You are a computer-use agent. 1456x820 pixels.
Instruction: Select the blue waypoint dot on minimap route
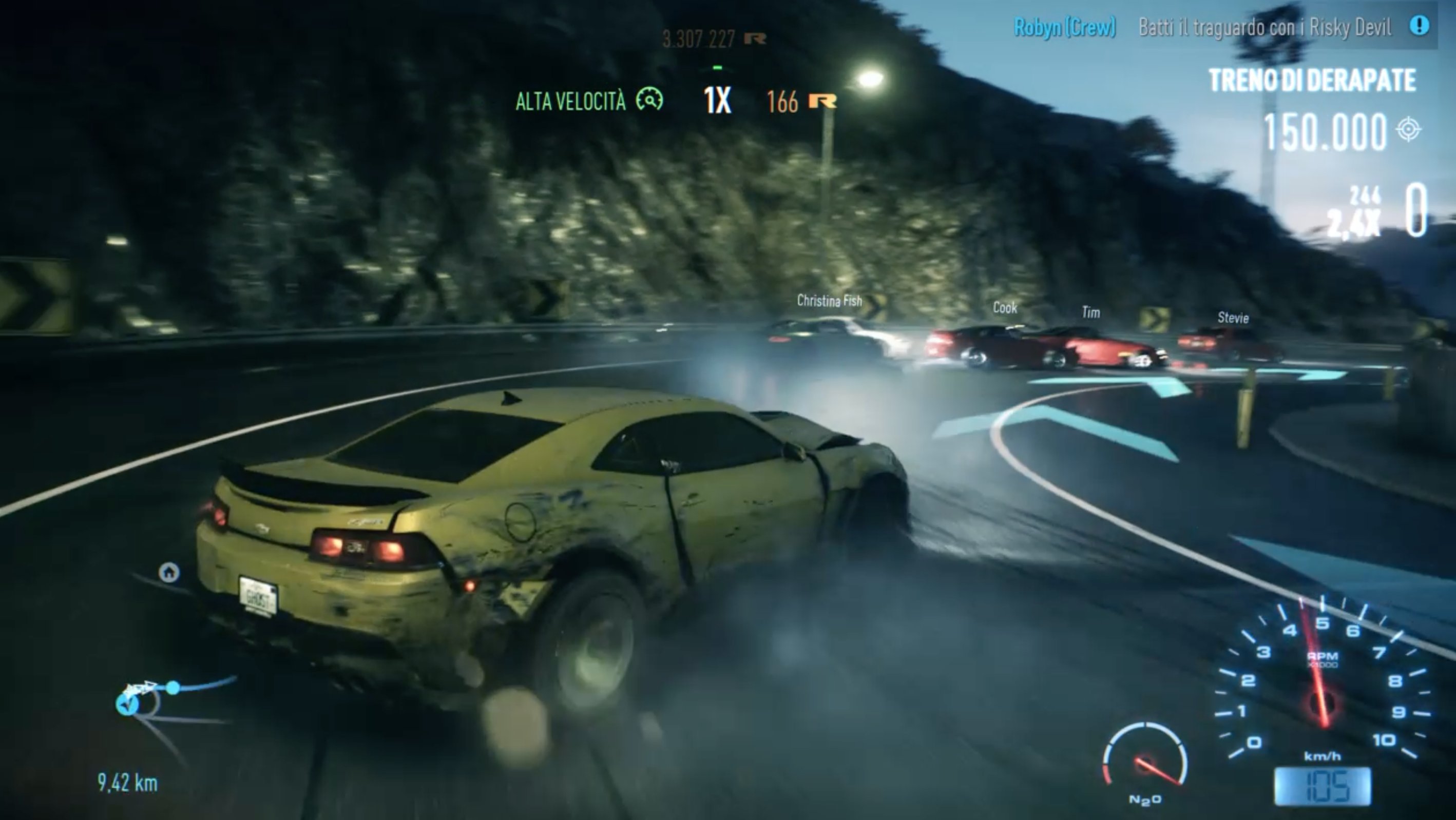pyautogui.click(x=173, y=687)
